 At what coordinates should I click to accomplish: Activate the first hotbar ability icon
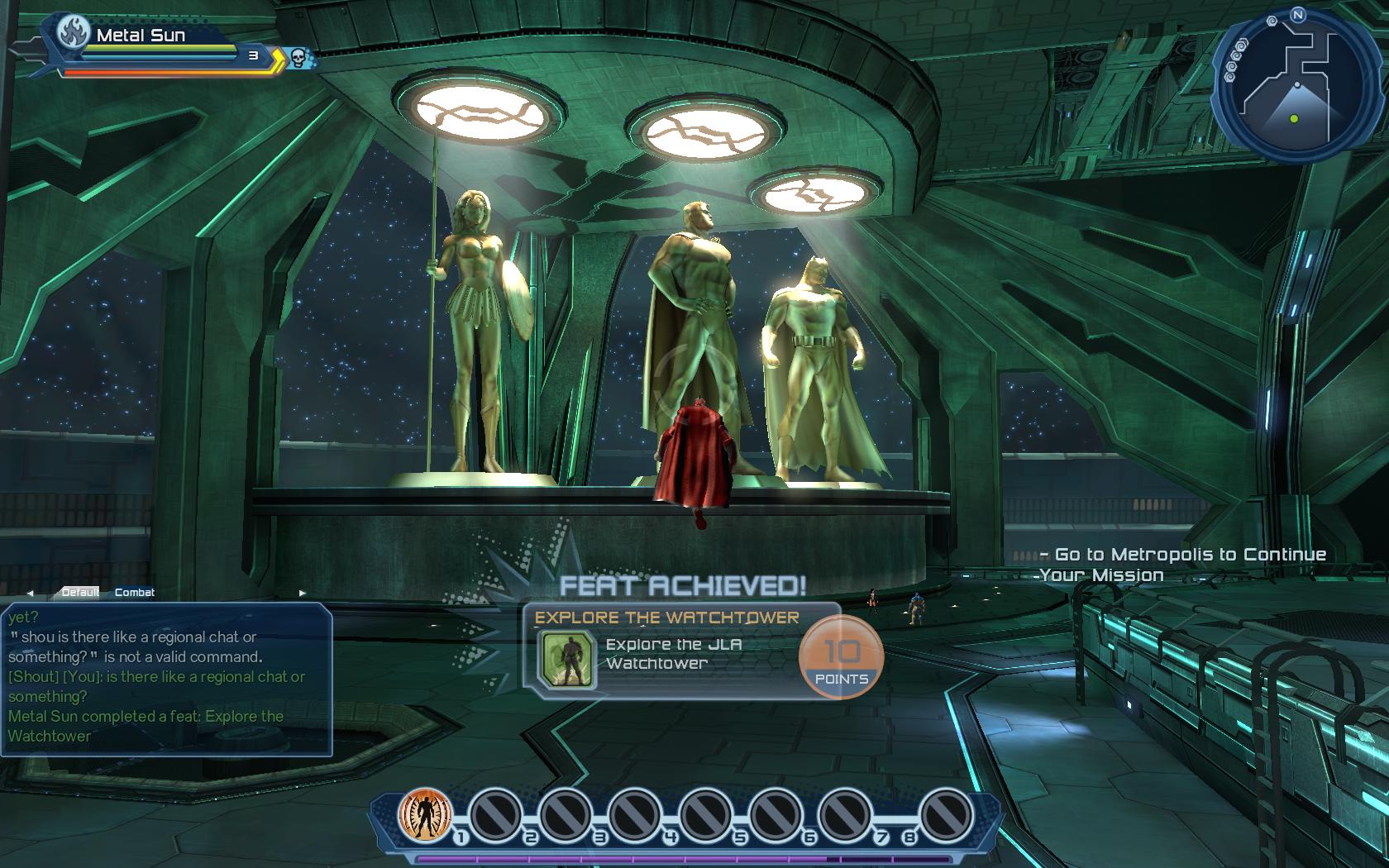(x=425, y=814)
